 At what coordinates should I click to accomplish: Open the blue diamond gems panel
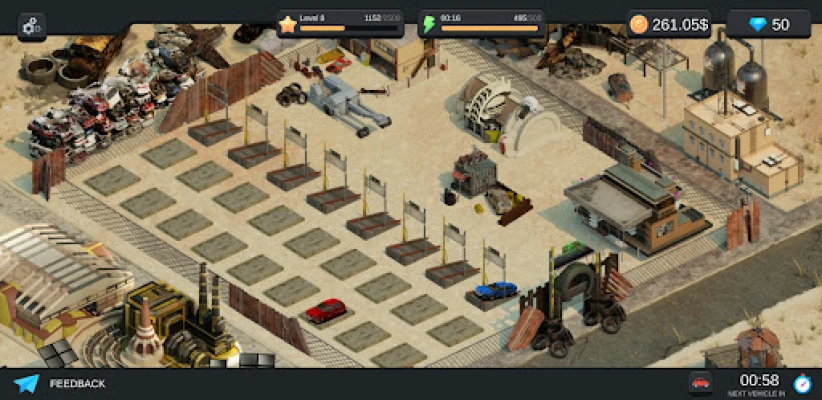[x=771, y=24]
